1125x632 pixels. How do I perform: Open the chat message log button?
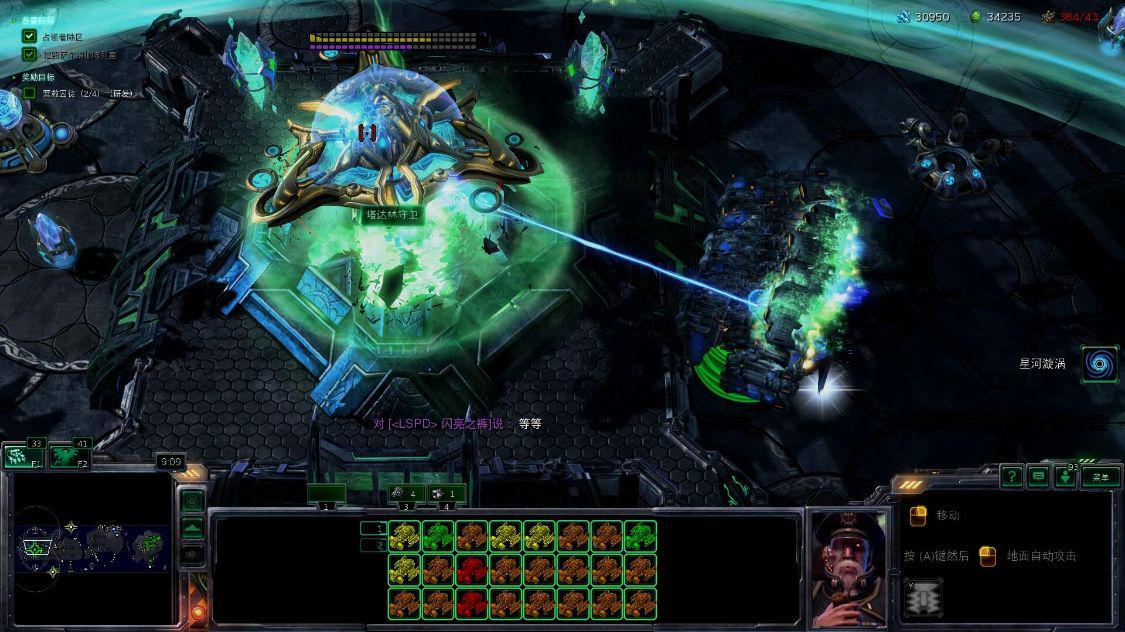pos(1040,477)
